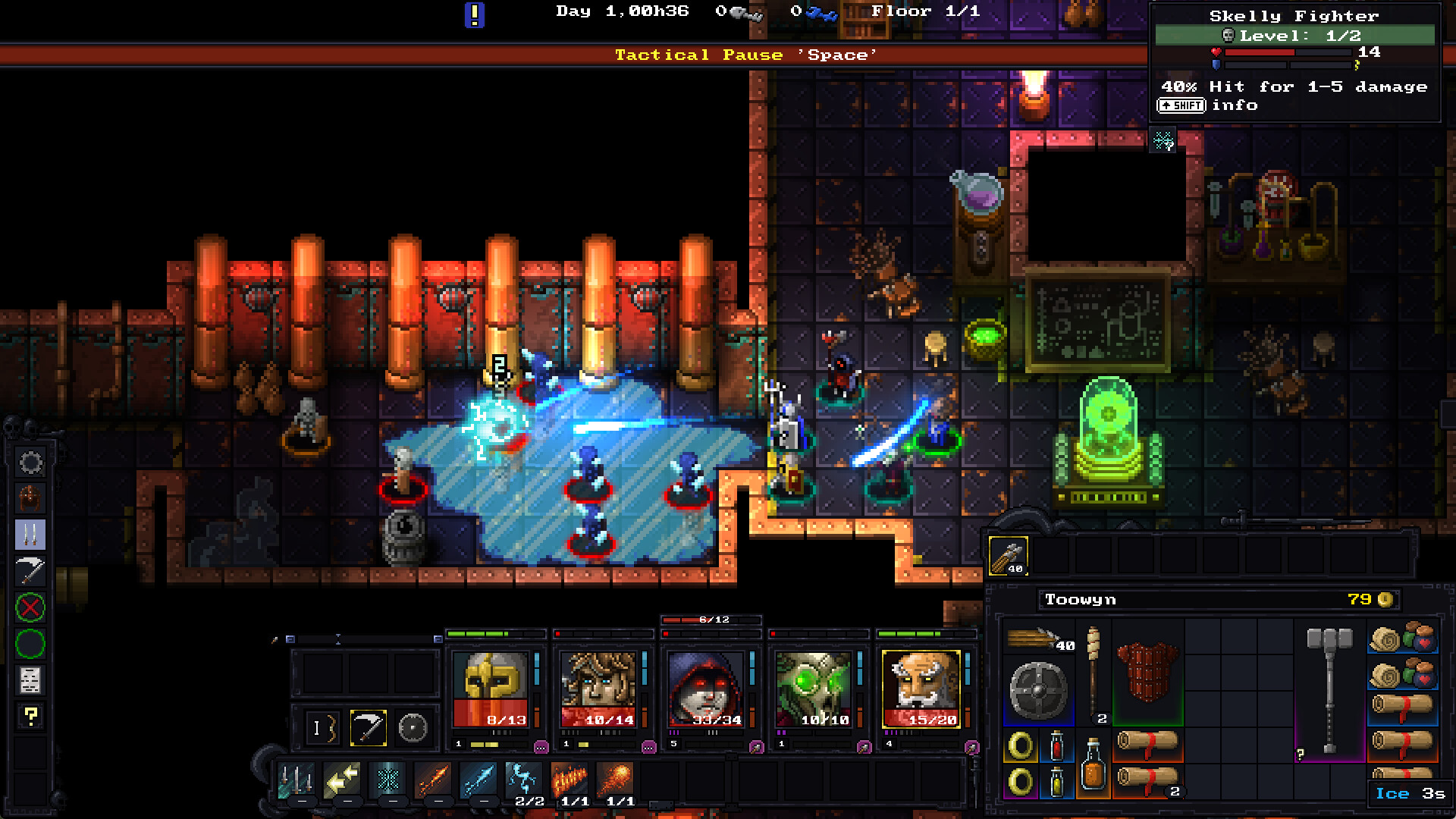Click the blue exclamation notification at top
Screen dimensions: 1456x819
pos(474,14)
